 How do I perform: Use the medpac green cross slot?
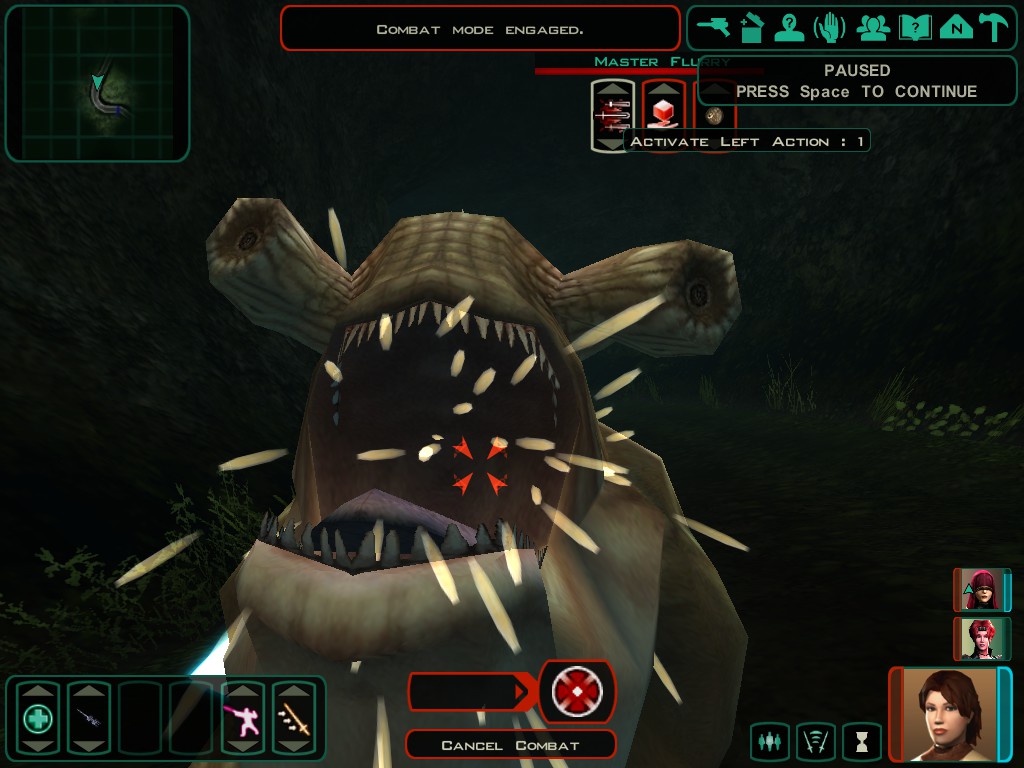point(38,717)
